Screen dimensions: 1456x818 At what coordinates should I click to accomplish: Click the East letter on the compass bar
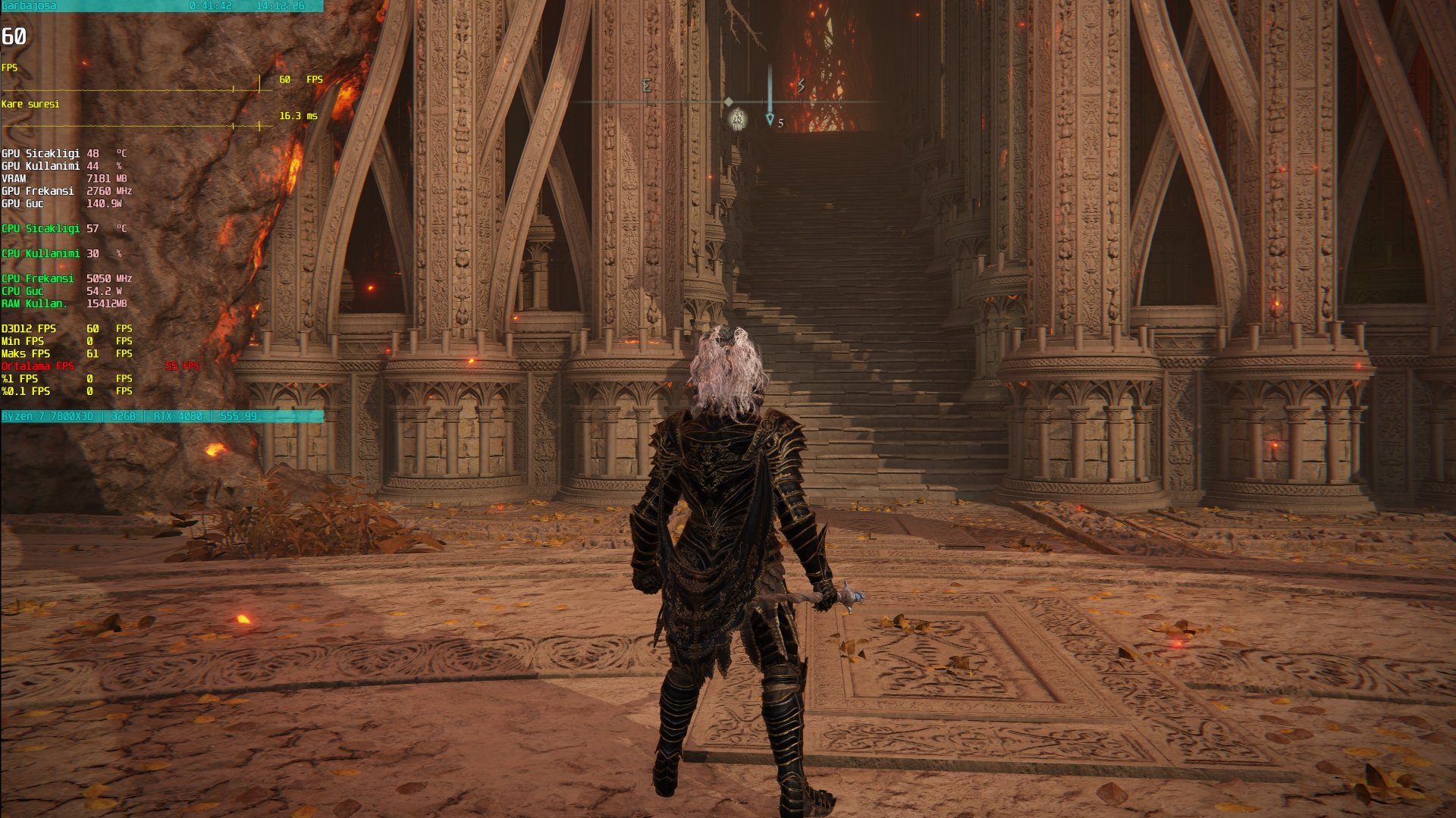(x=646, y=85)
